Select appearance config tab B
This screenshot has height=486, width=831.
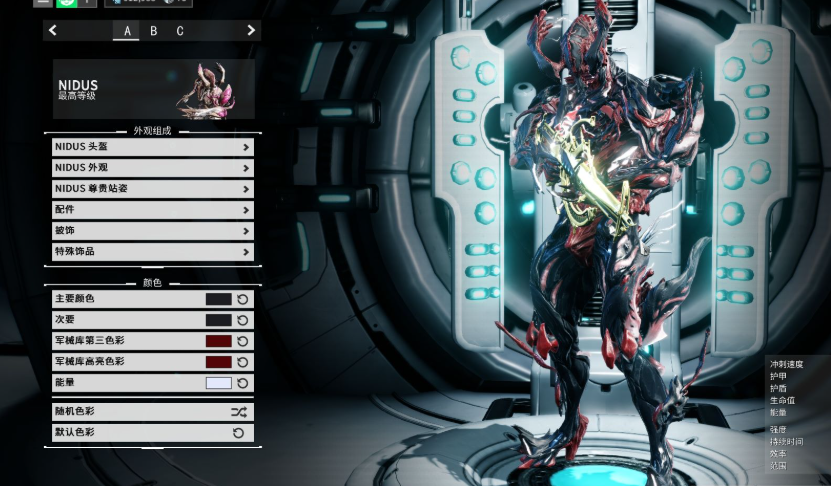click(x=153, y=31)
